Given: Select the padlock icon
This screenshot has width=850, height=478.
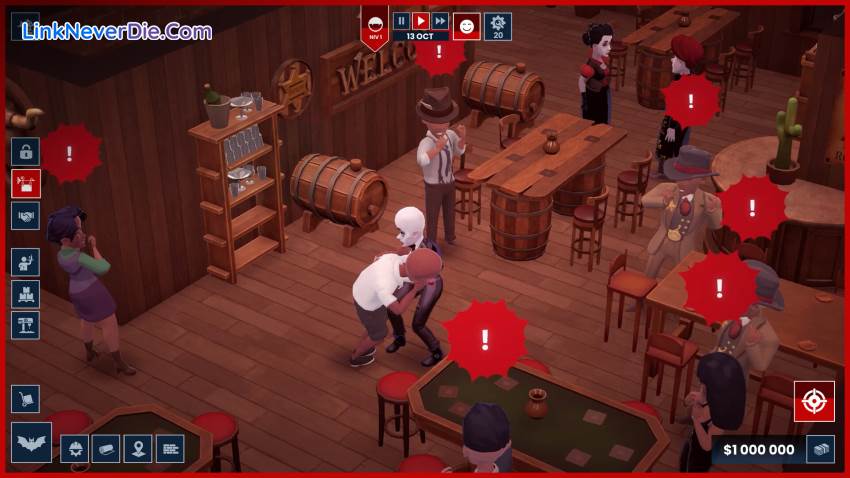Looking at the screenshot, I should (26, 152).
